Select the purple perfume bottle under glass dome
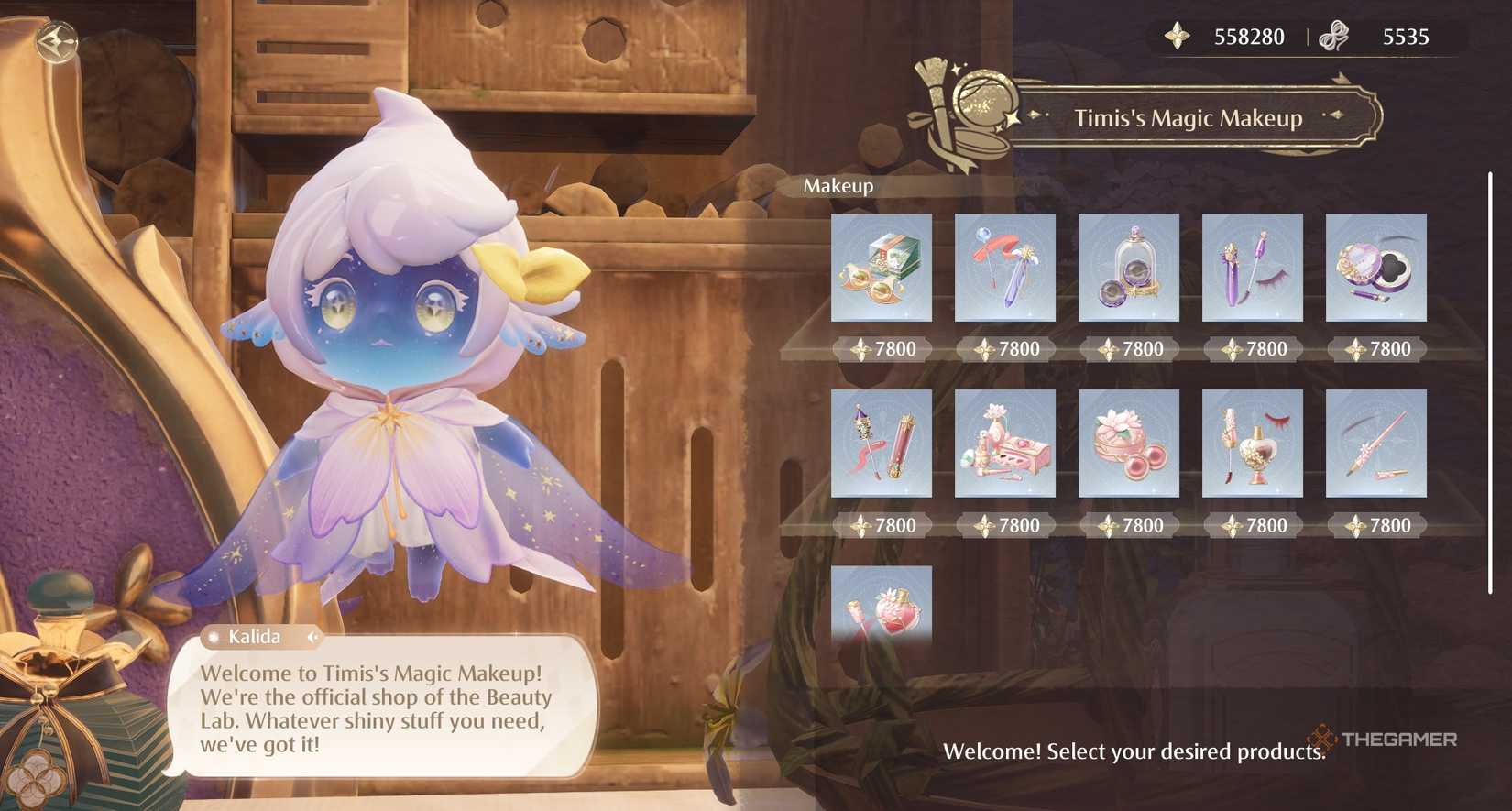 tap(1128, 268)
